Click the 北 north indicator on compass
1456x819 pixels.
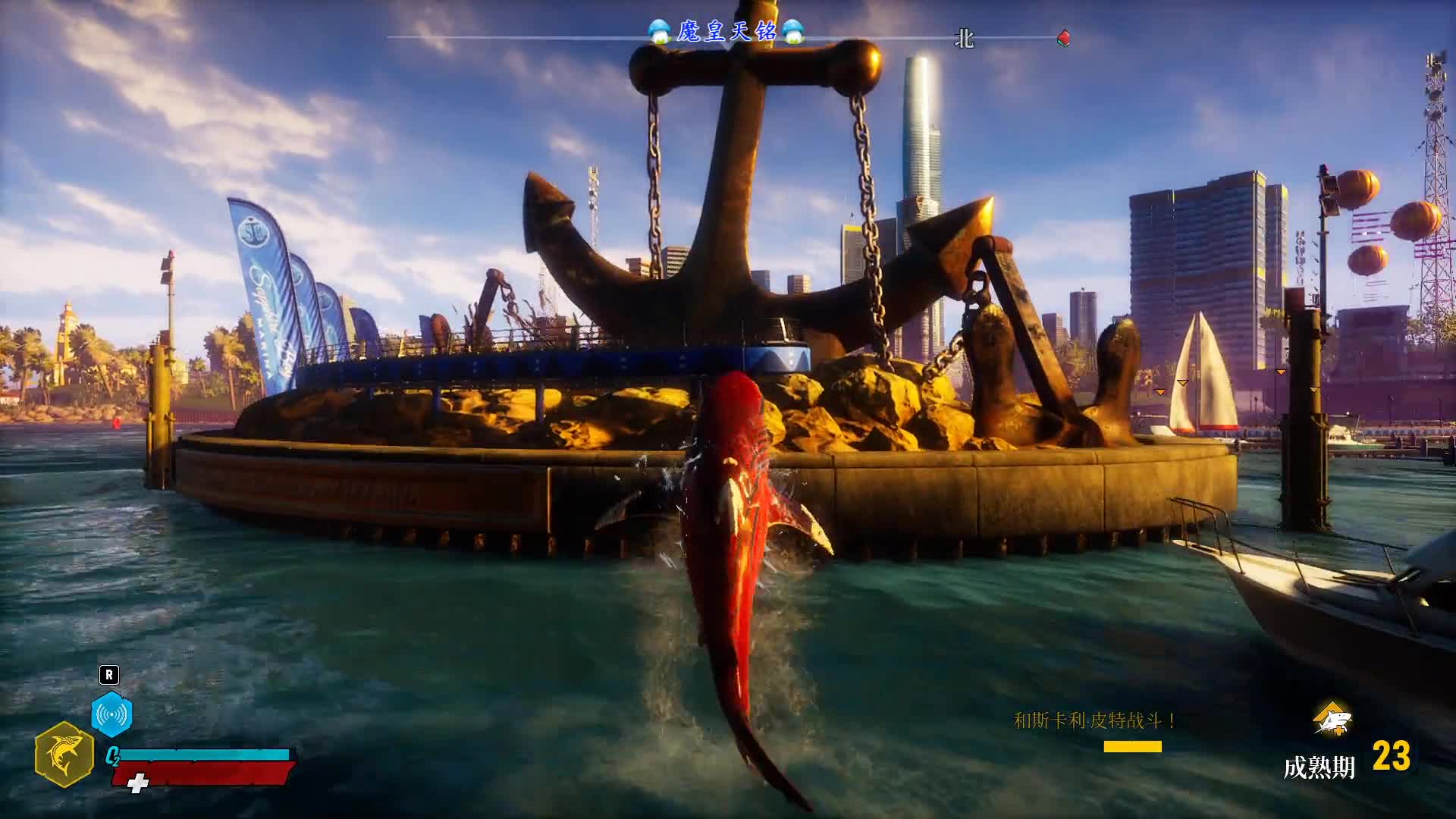(x=964, y=39)
